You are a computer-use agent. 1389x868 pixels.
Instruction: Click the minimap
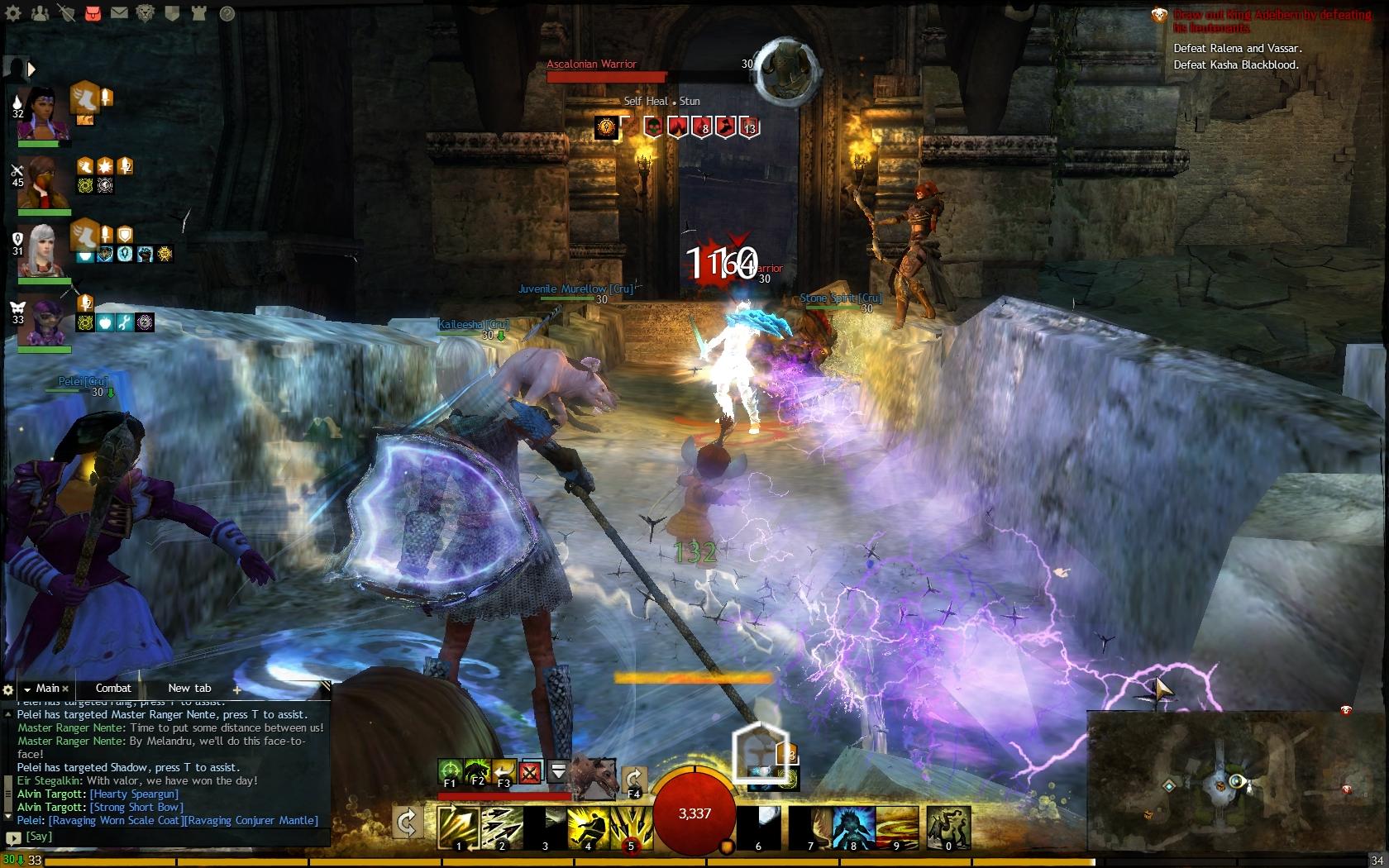coord(1235,785)
